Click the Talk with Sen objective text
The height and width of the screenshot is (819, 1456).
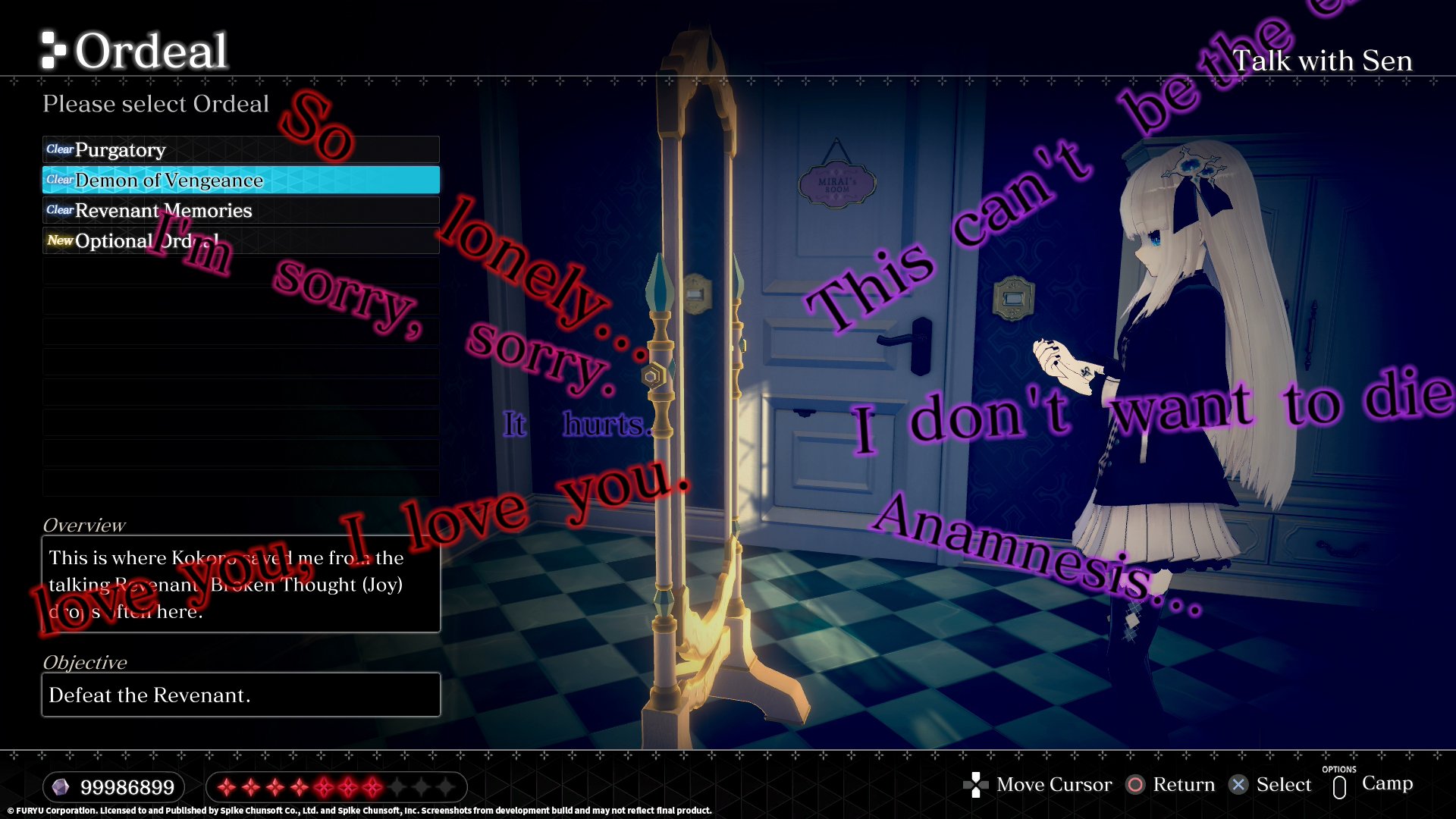(x=1323, y=61)
